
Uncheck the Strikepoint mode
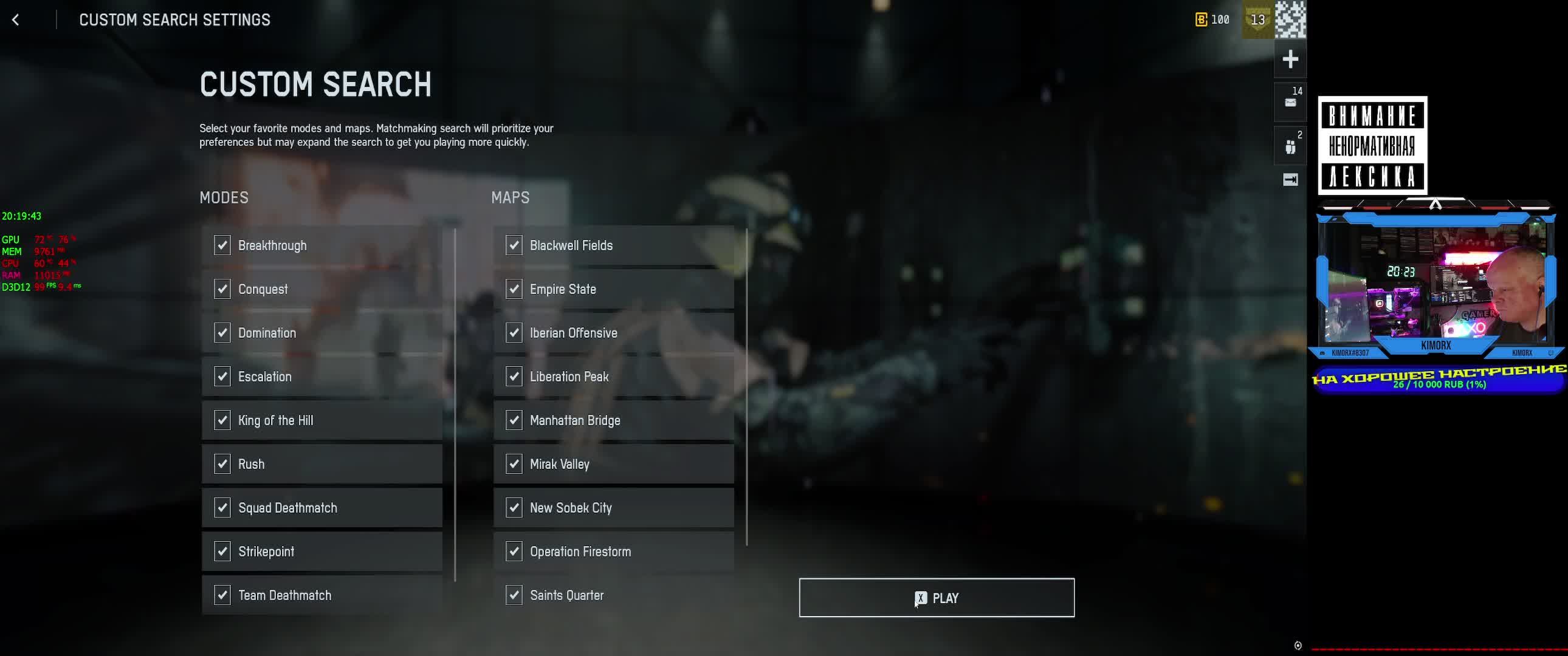222,552
